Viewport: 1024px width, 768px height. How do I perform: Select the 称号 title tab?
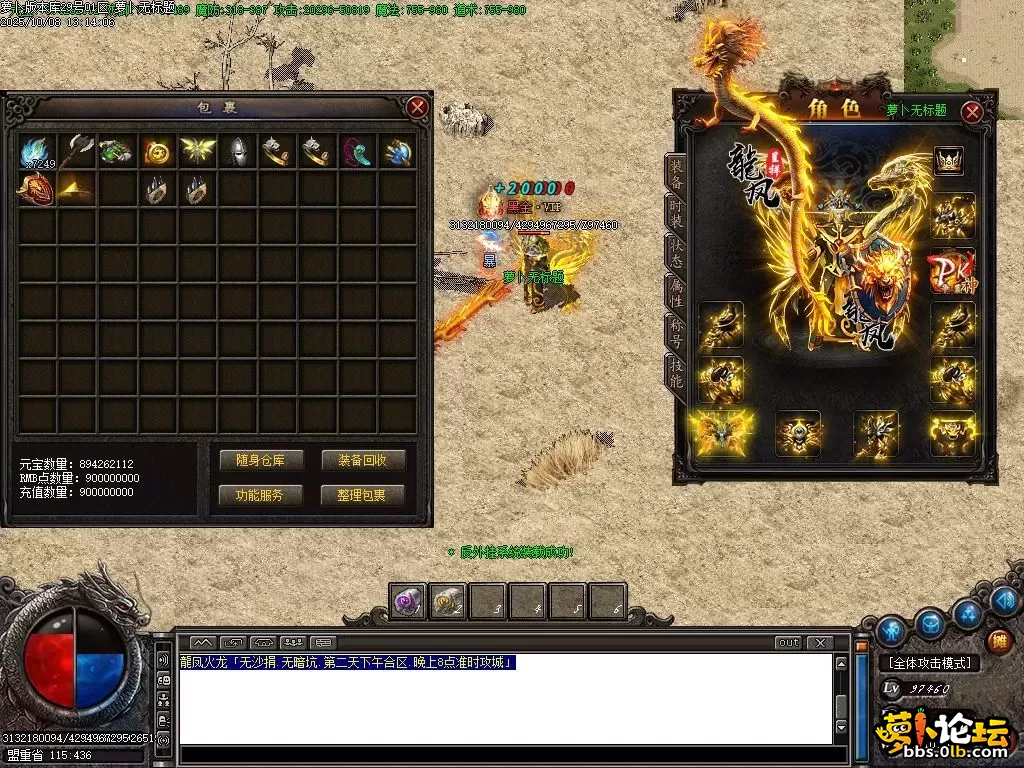point(677,331)
